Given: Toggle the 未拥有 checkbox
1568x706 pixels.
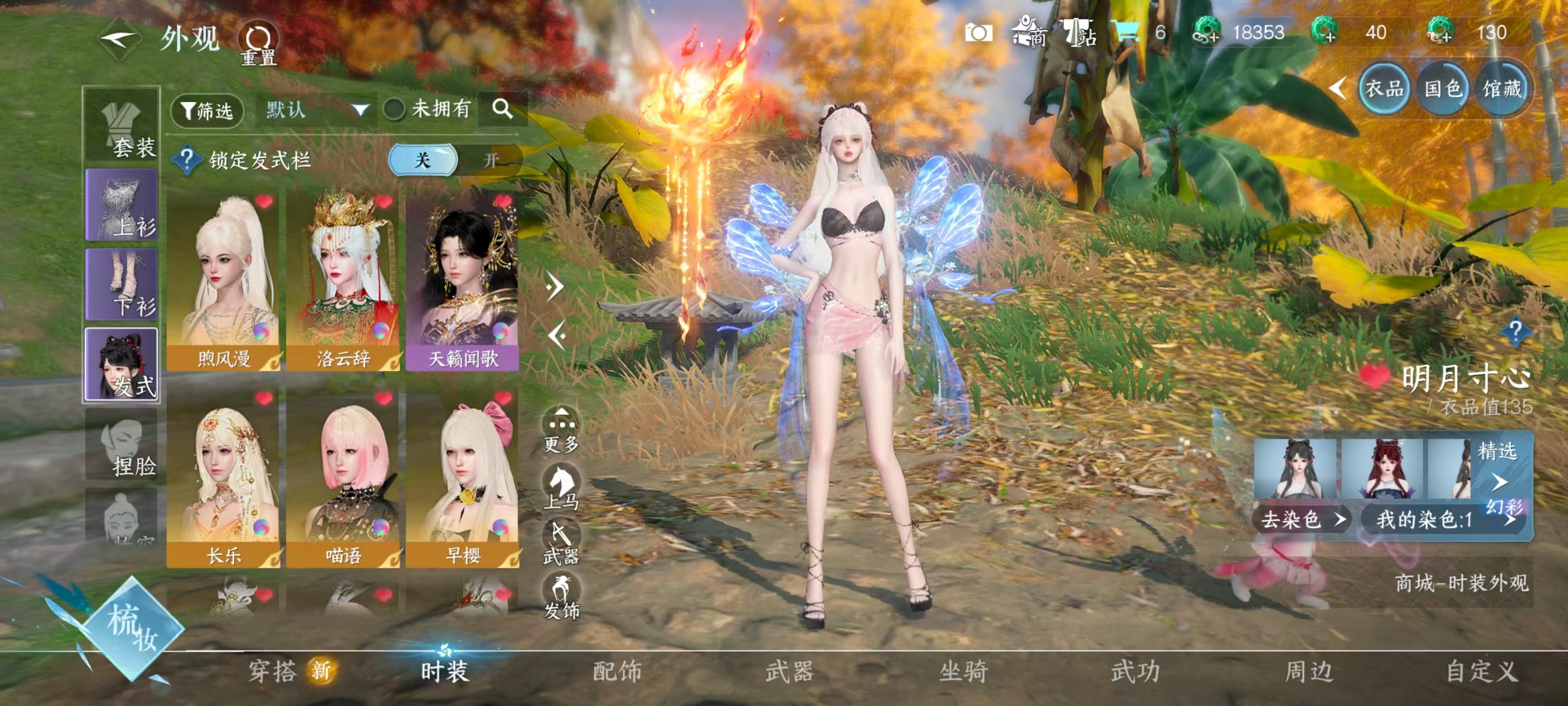Looking at the screenshot, I should [x=394, y=110].
